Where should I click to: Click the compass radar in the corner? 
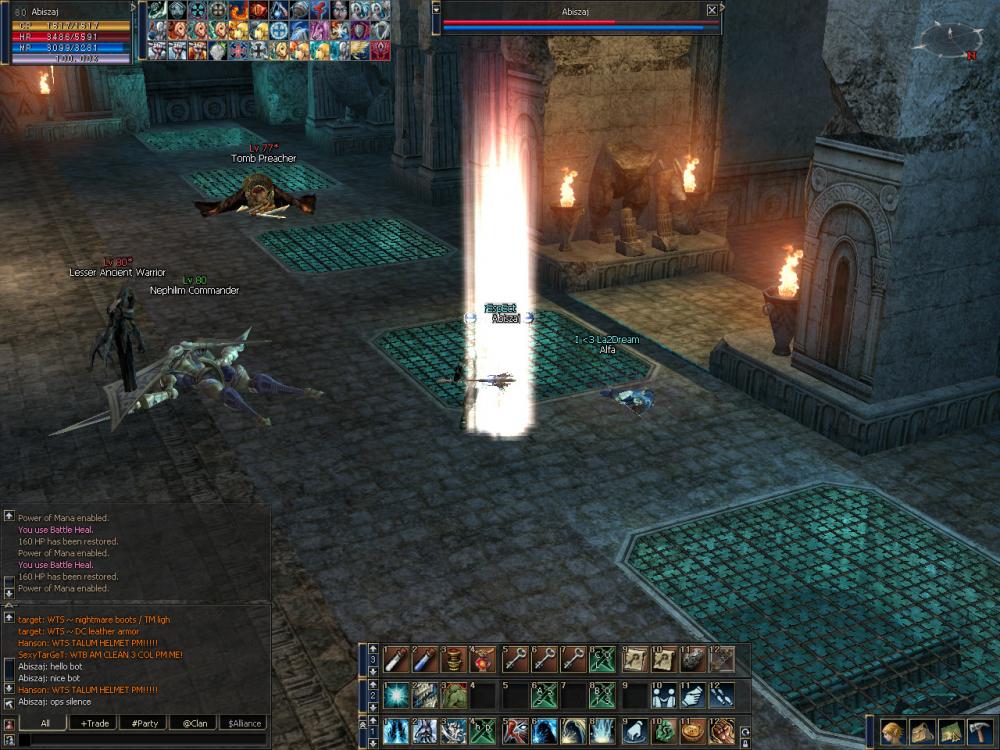(948, 41)
